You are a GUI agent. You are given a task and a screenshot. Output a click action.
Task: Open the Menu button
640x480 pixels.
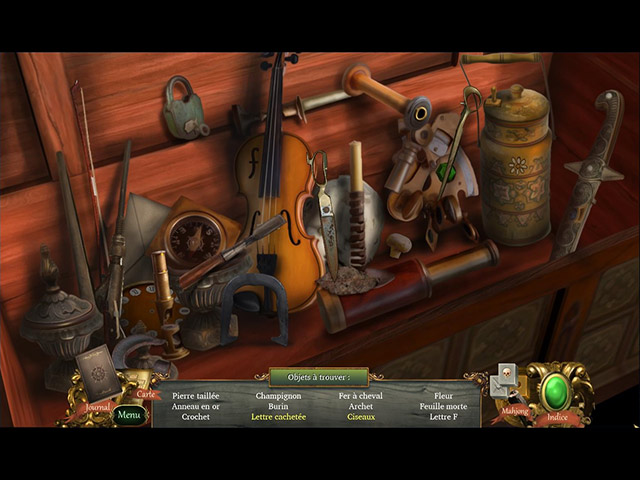129,414
